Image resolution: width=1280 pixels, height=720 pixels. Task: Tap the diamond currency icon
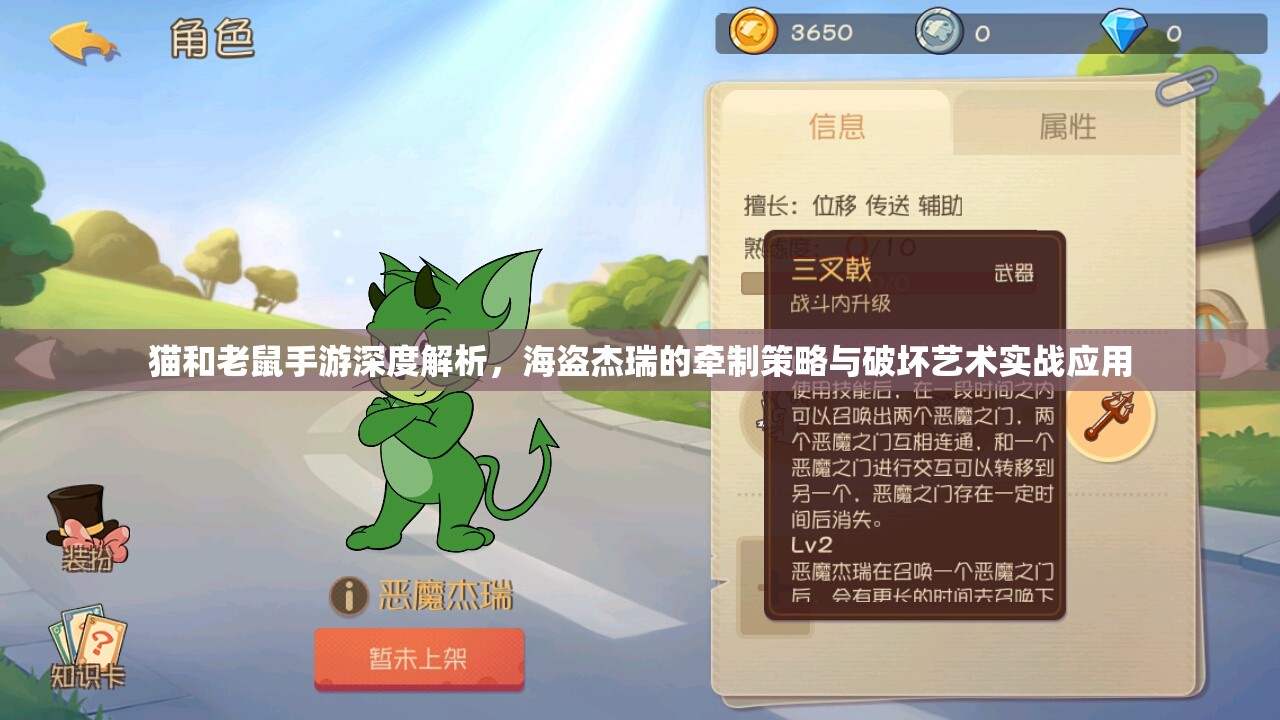(1124, 31)
